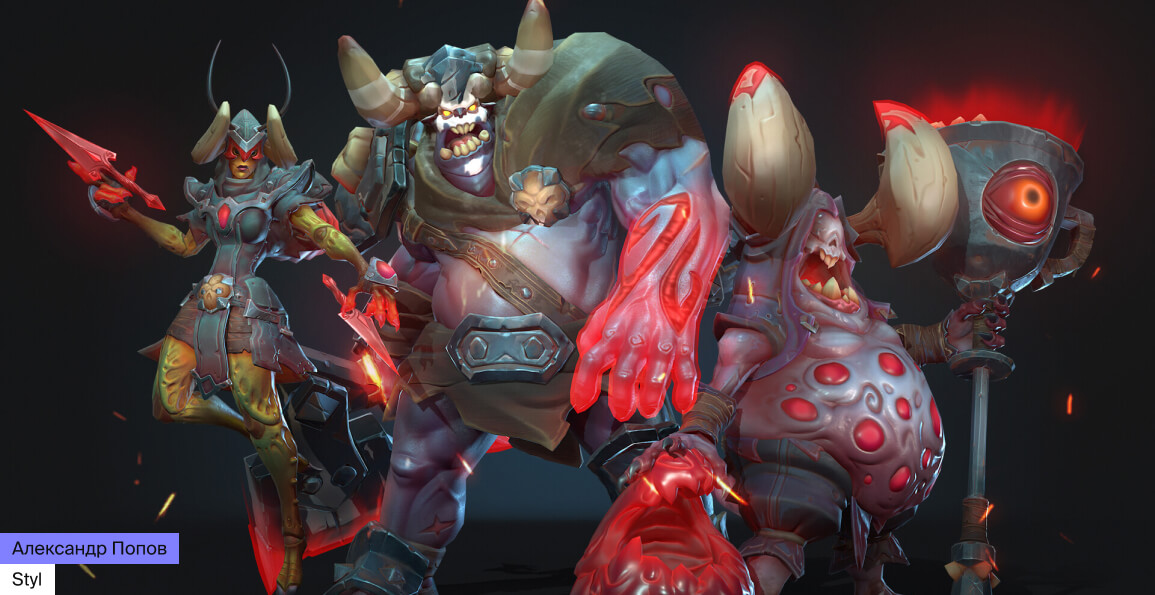Open the Александр Попов author label
The height and width of the screenshot is (595, 1155).
pyautogui.click(x=89, y=548)
